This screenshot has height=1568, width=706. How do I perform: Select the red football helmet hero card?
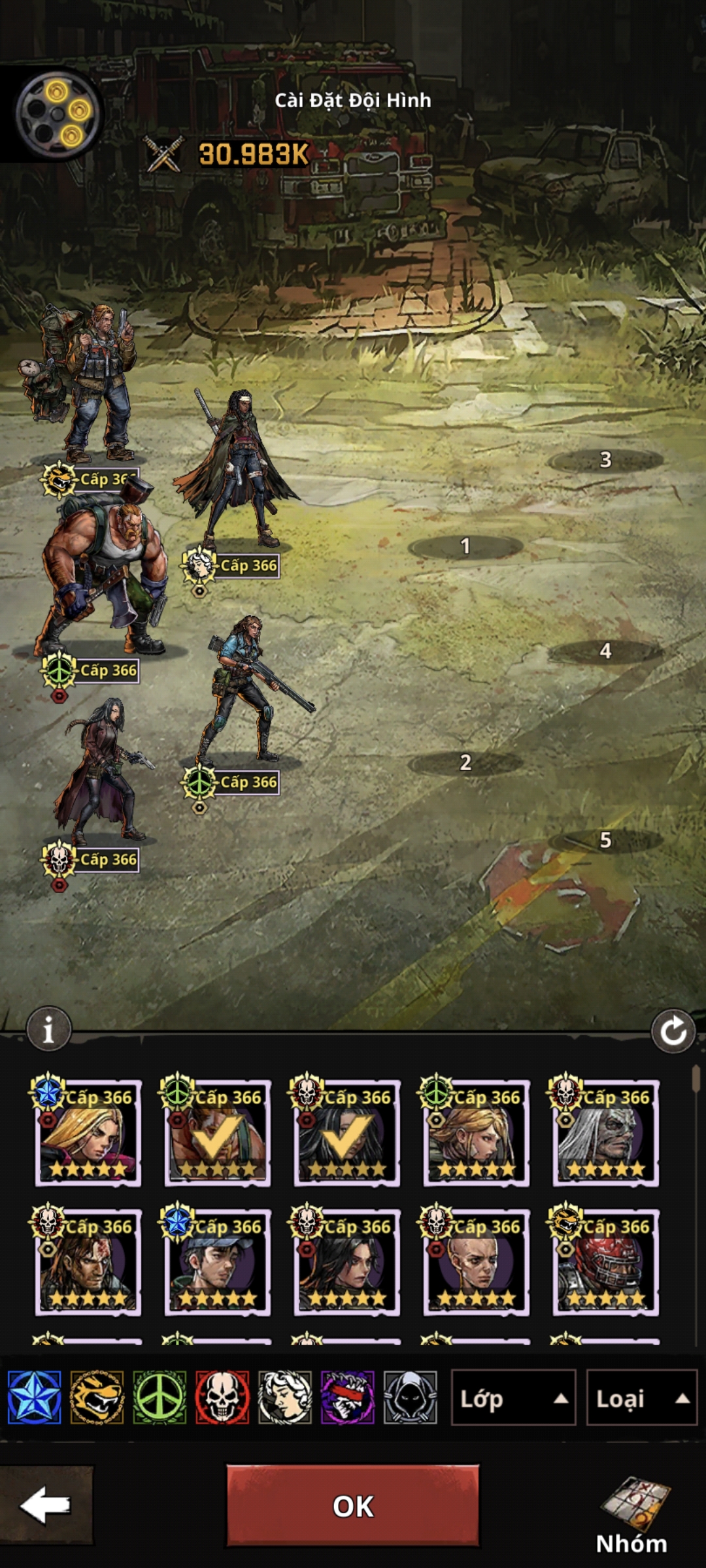pos(606,1262)
